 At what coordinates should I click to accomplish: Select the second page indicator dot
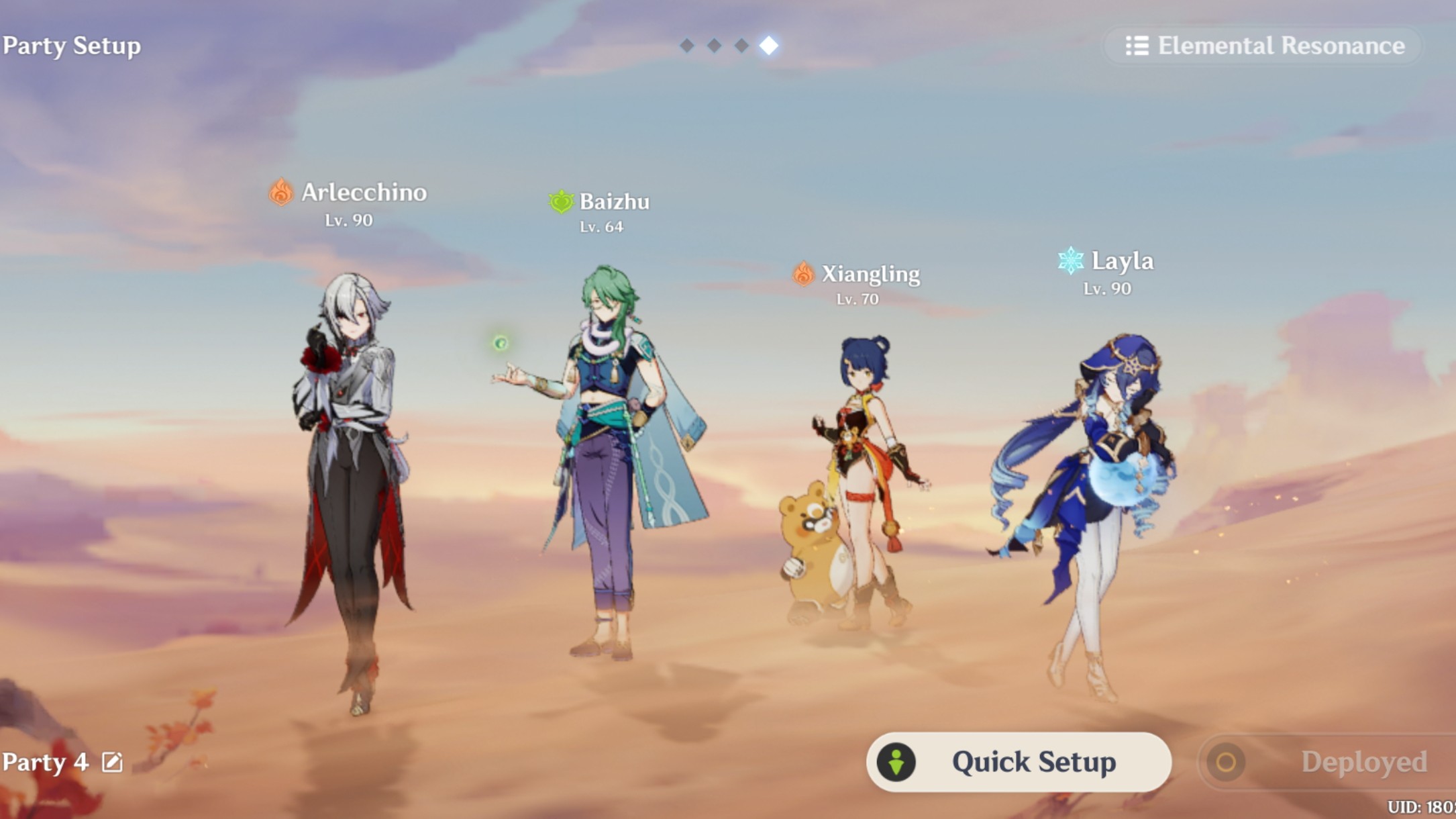pos(714,46)
